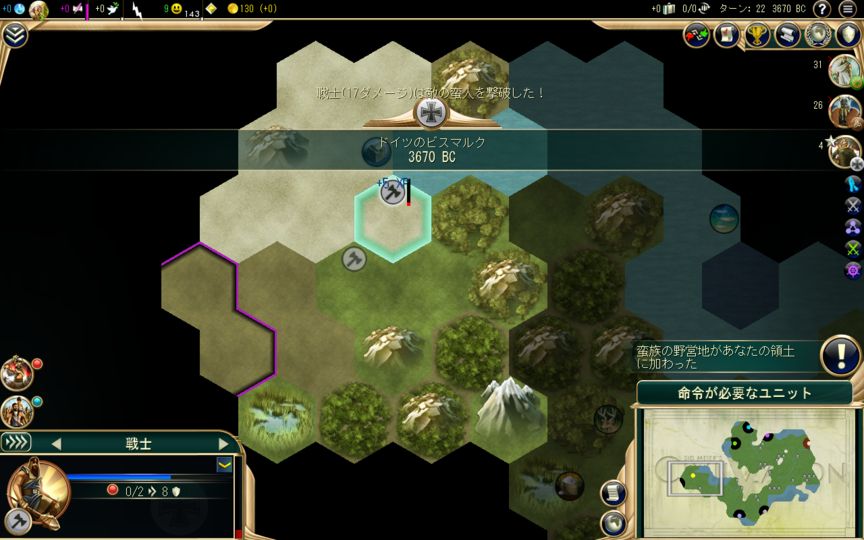
Task: Toggle strategic view with the globe button
Action: point(612,522)
